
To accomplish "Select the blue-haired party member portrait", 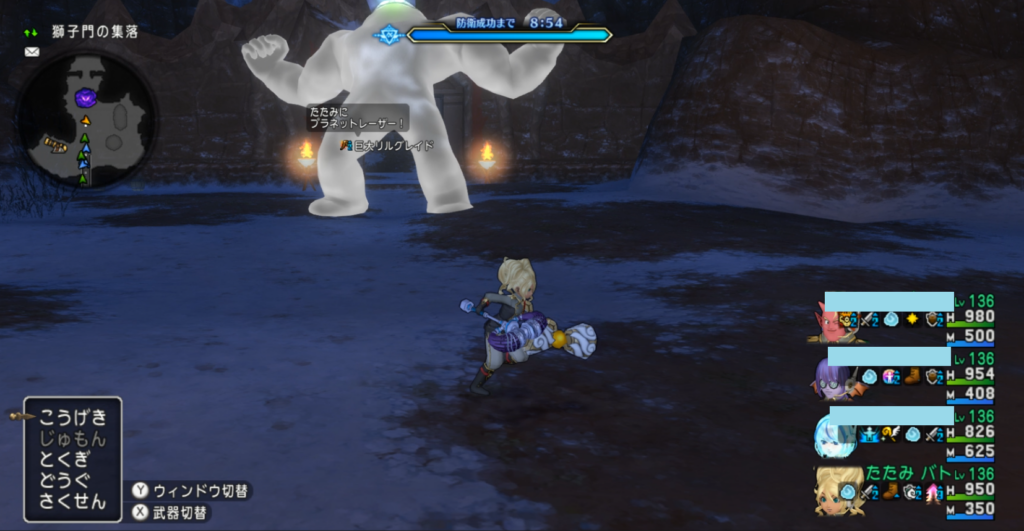I will (x=834, y=434).
